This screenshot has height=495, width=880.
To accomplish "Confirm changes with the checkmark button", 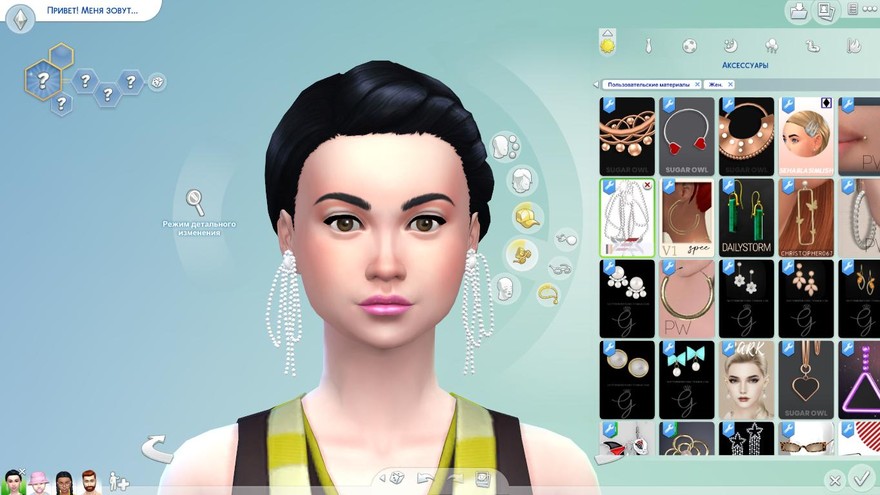I will click(858, 479).
